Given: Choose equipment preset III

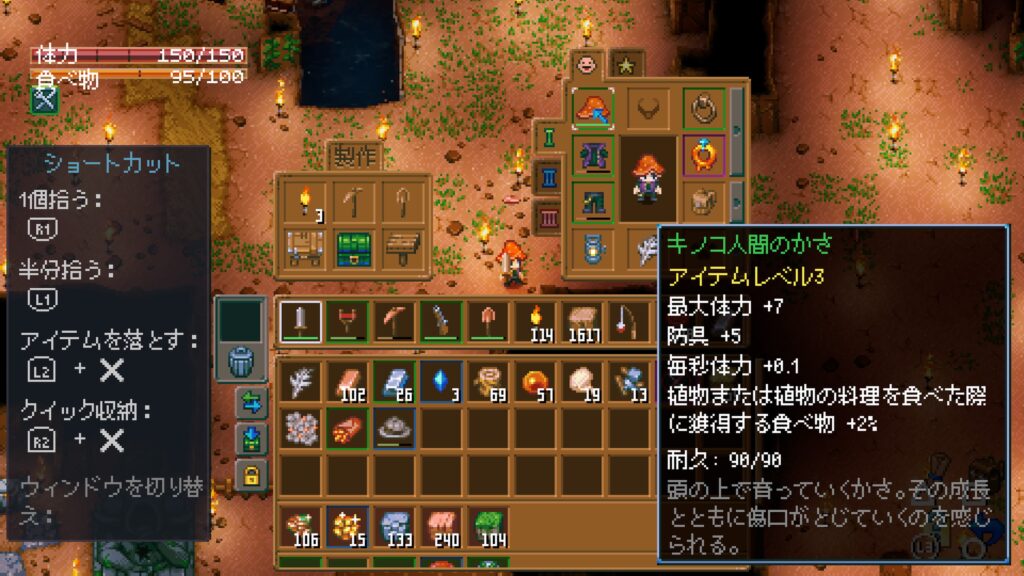Looking at the screenshot, I should [x=550, y=216].
